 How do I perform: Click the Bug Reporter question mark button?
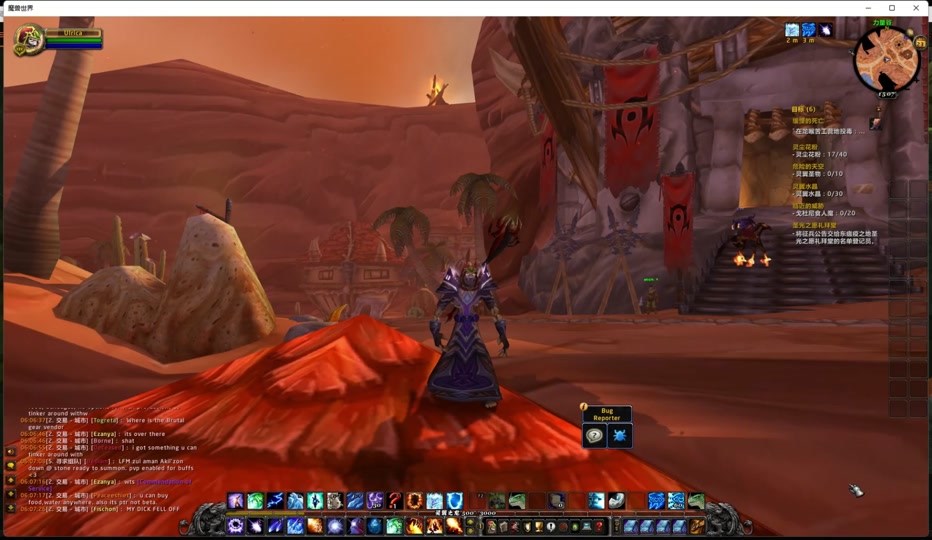pyautogui.click(x=595, y=436)
